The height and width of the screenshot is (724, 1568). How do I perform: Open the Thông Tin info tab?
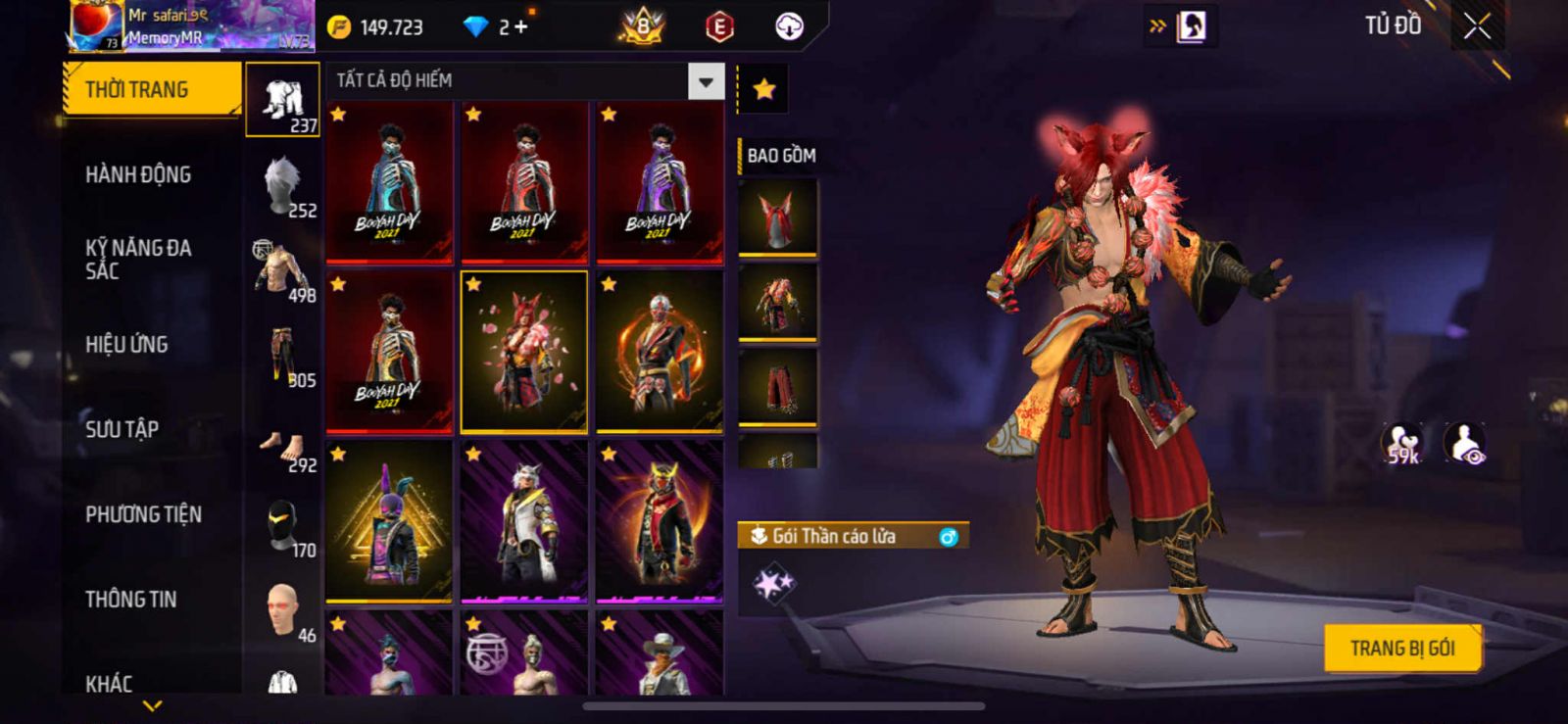130,600
